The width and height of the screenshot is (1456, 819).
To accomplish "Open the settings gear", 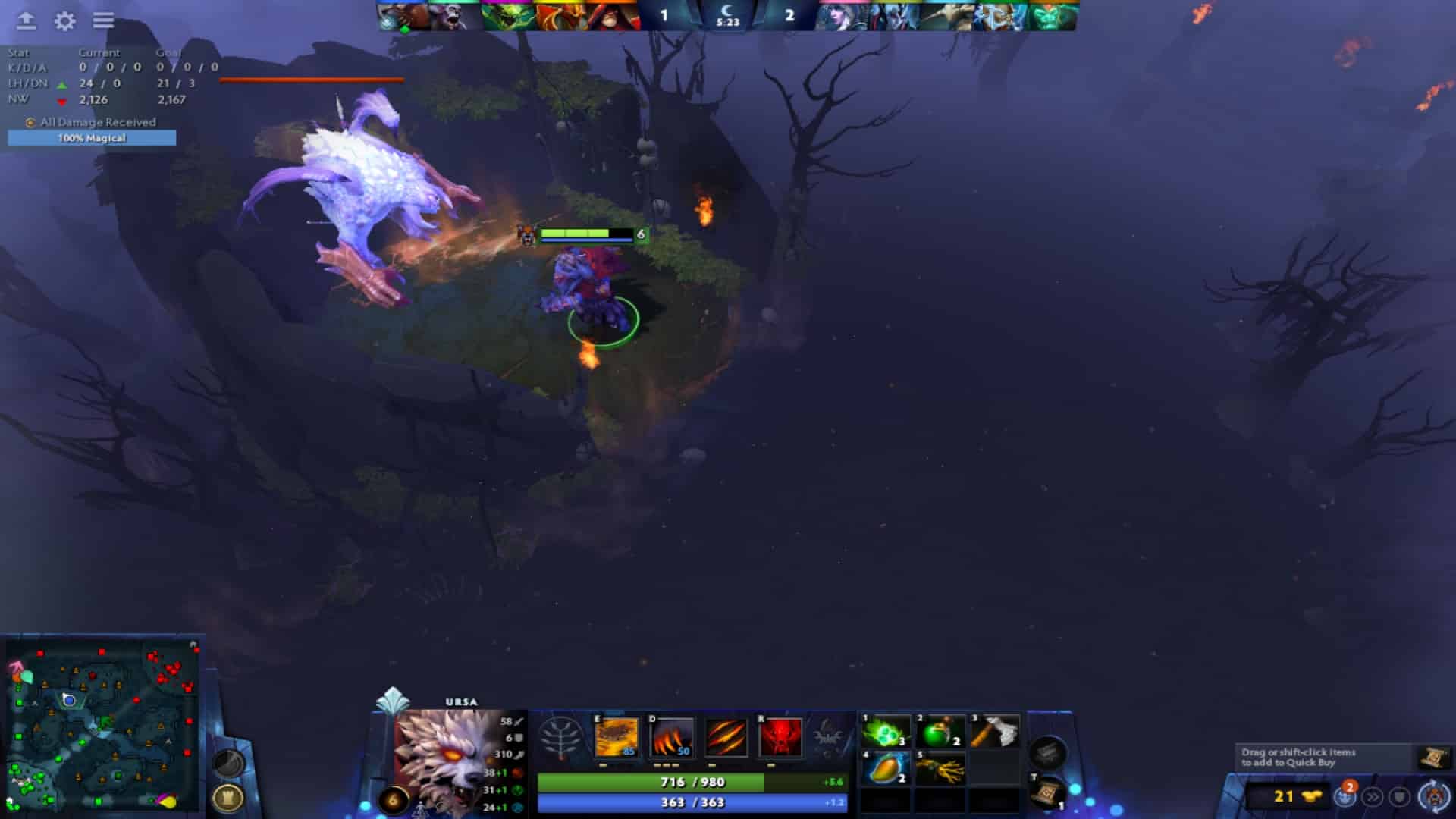I will 63,21.
